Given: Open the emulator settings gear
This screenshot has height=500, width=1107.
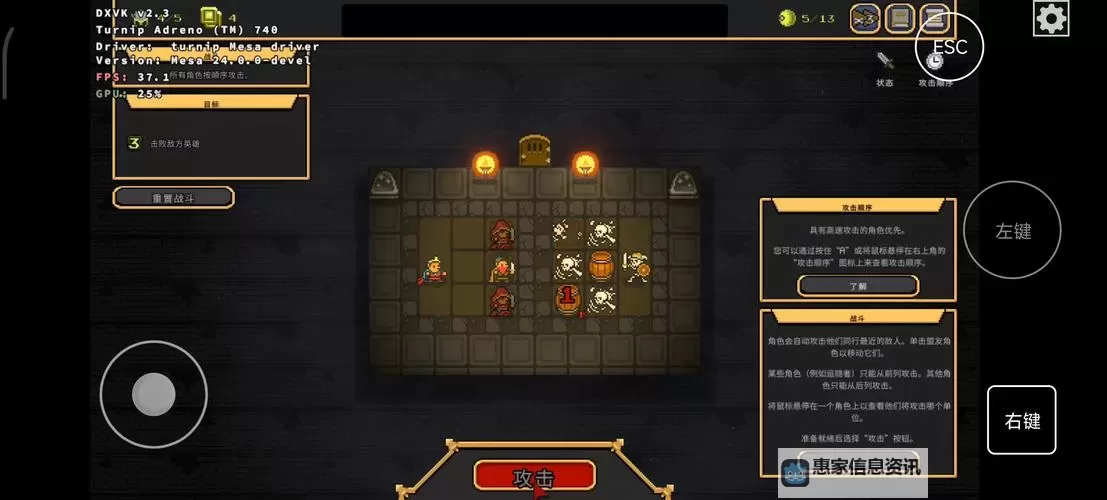Looking at the screenshot, I should coord(1050,18).
